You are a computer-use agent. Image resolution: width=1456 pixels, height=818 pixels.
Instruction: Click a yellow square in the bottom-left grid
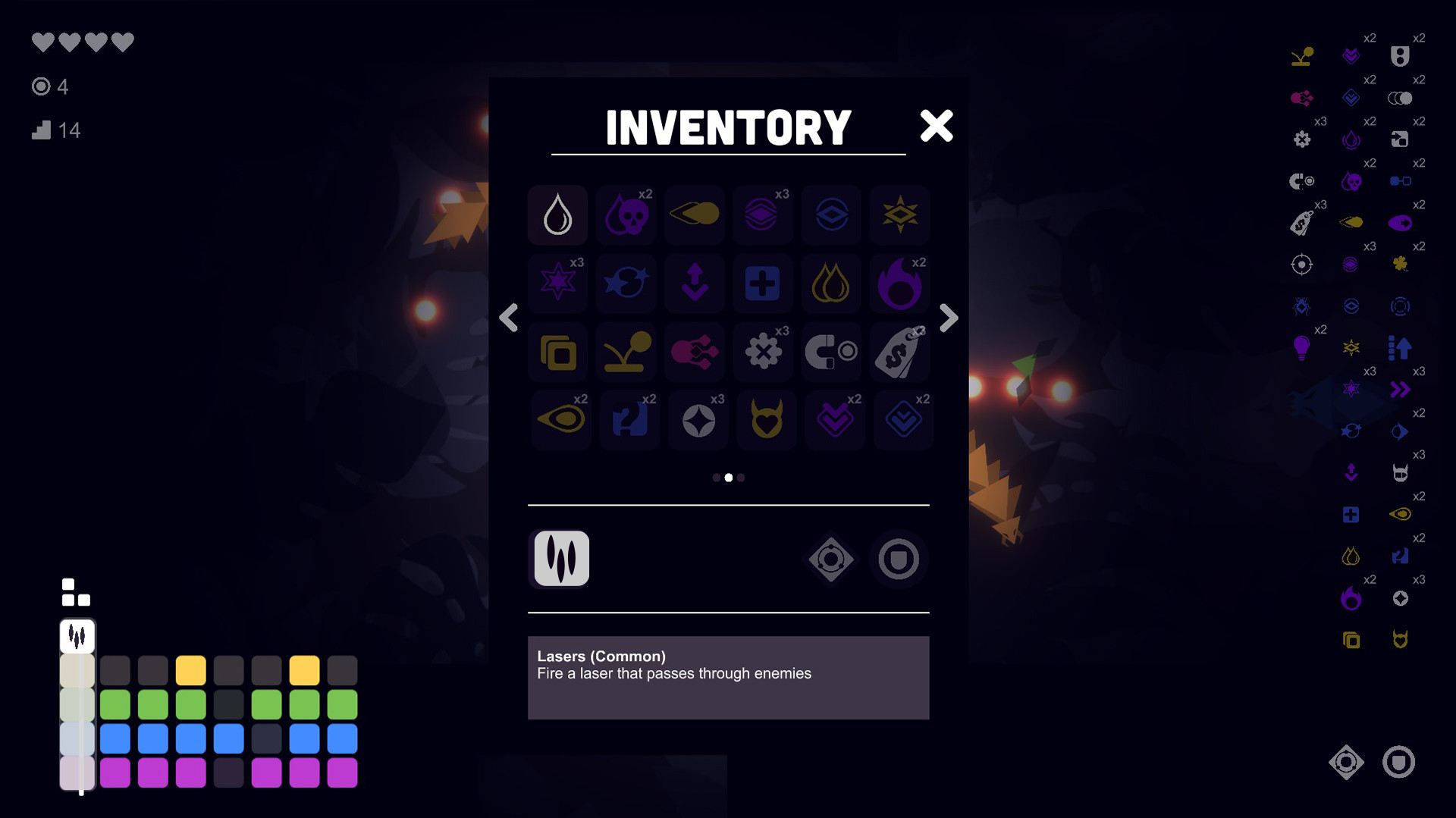[190, 669]
